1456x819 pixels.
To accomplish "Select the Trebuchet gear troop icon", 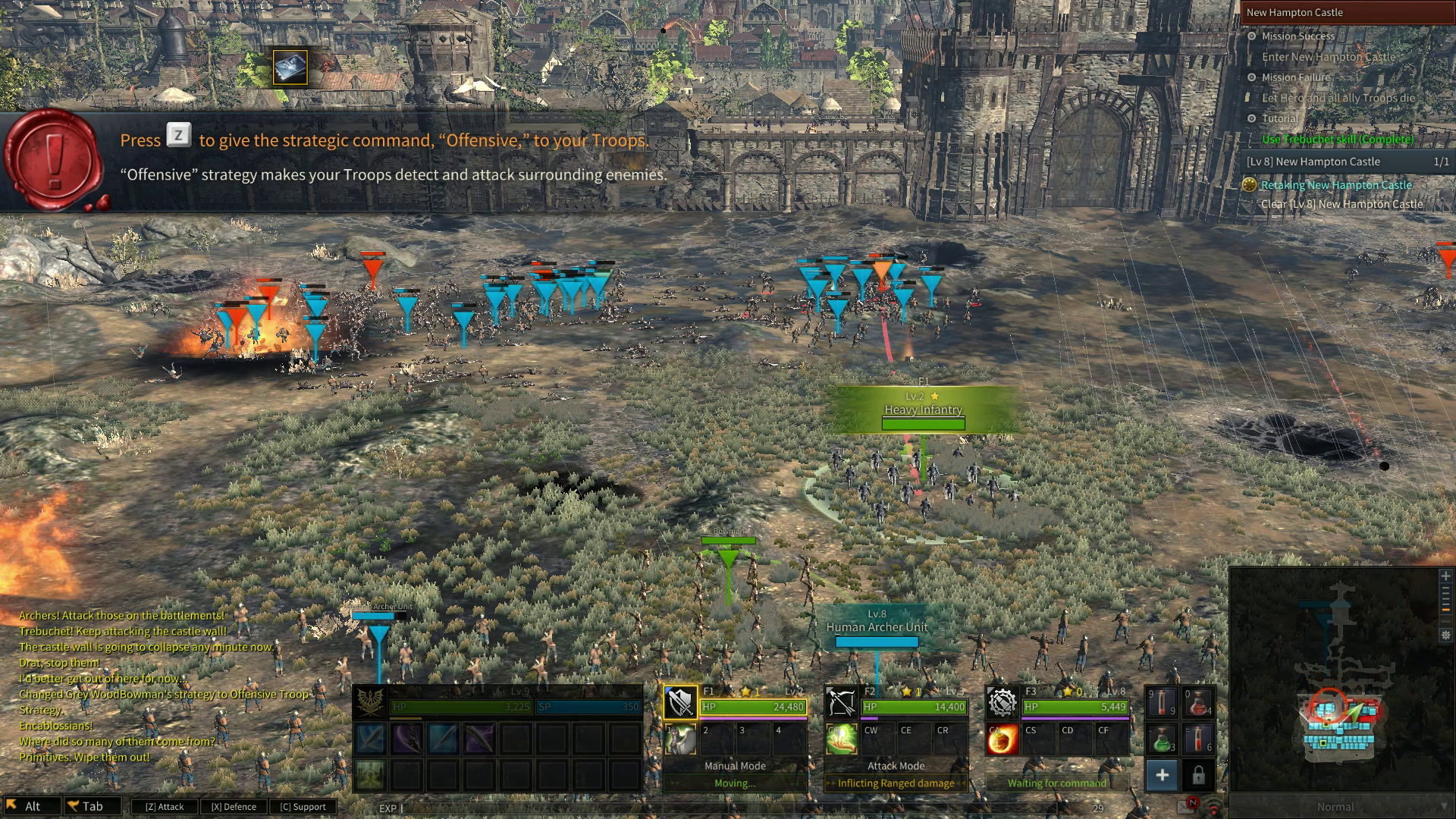I will tap(1002, 703).
